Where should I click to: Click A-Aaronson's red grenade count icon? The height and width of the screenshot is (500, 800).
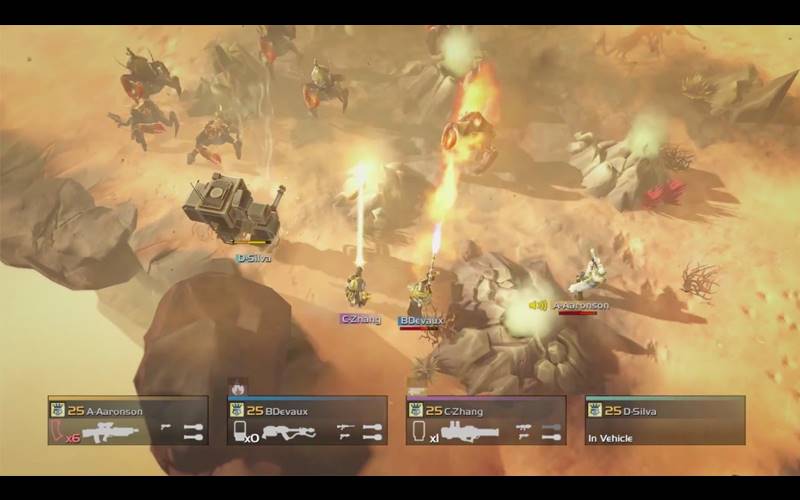tap(62, 432)
